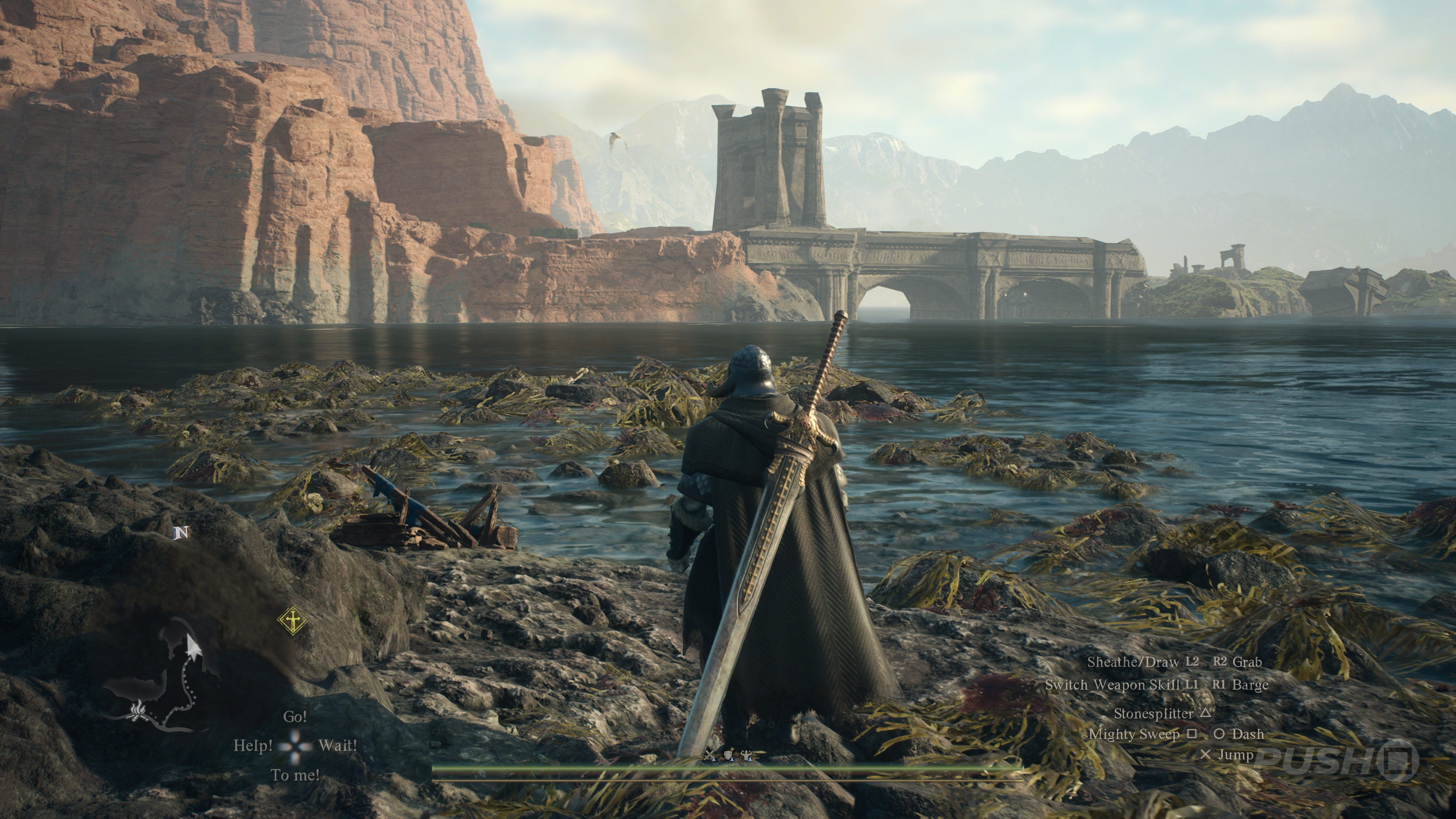Give the "Wait!" pawn command
This screenshot has height=819, width=1456.
(337, 745)
